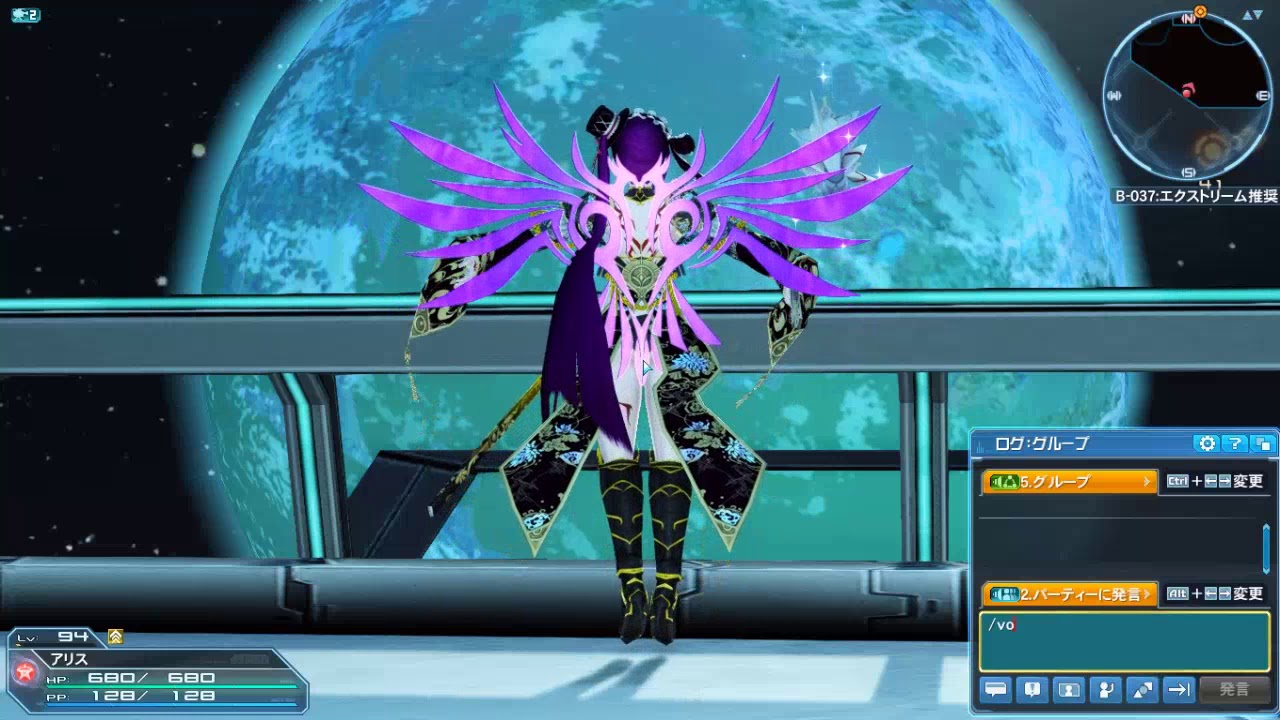Open the character emote chat option
This screenshot has height=720, width=1280.
[x=1106, y=689]
